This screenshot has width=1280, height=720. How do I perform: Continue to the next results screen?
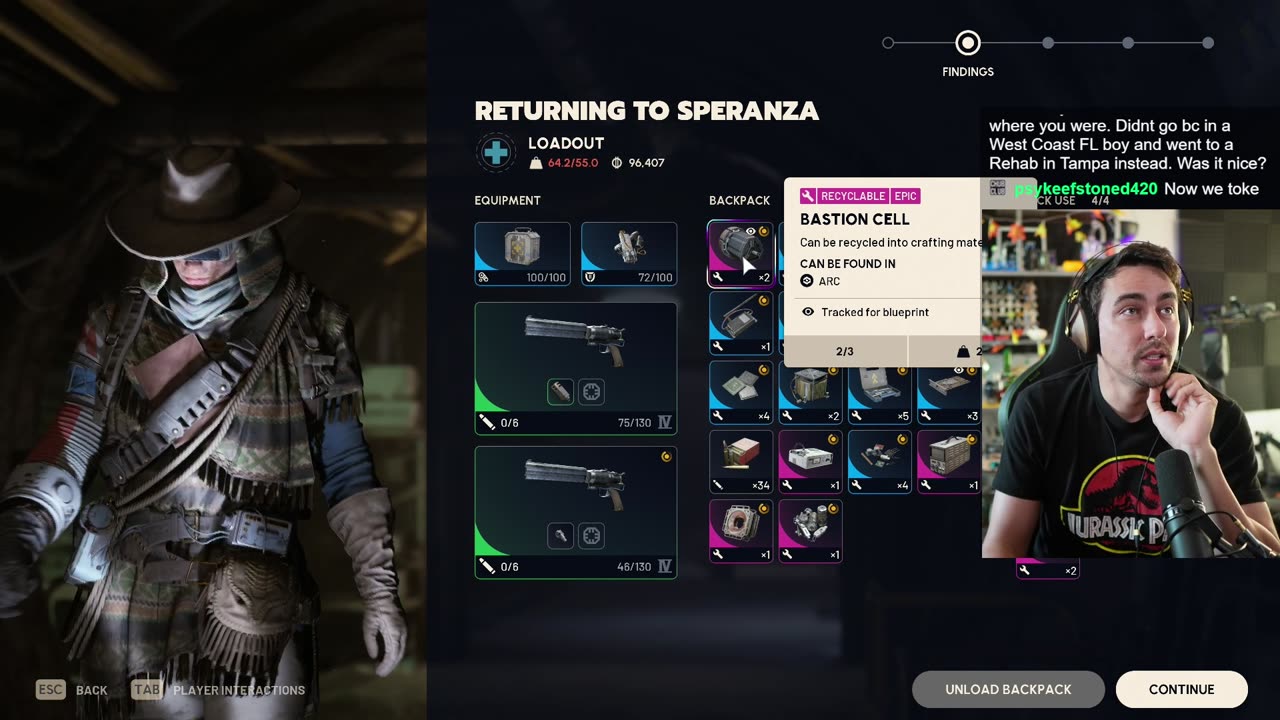coord(1181,689)
